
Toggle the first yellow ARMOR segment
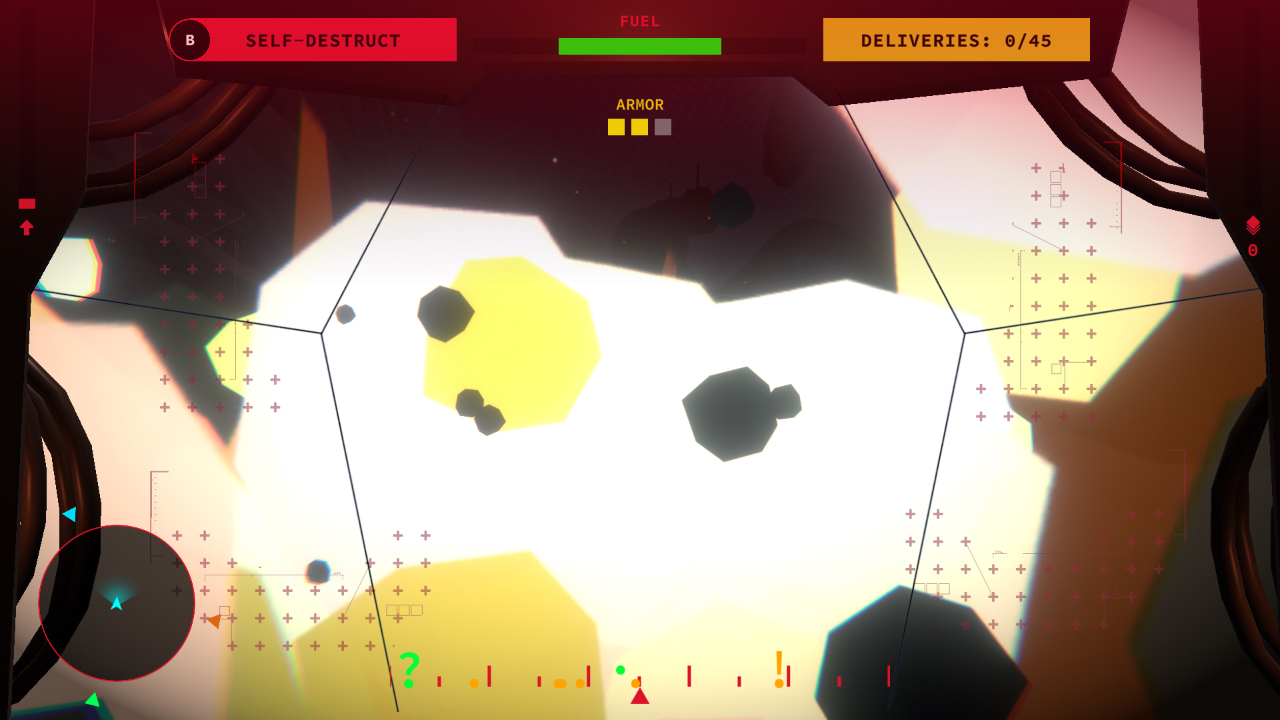tap(616, 127)
